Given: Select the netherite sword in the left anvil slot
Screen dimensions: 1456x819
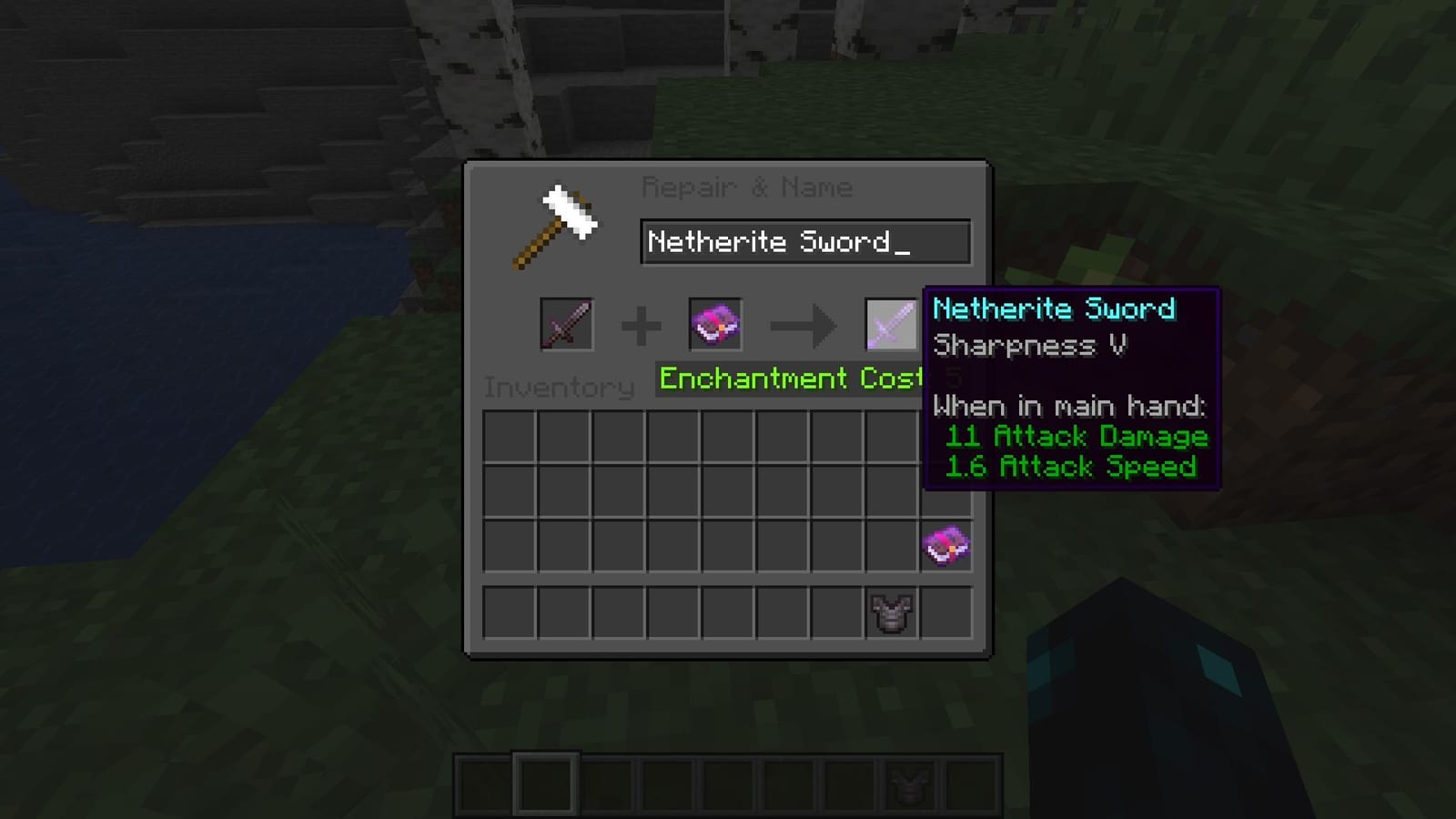Looking at the screenshot, I should (x=564, y=324).
